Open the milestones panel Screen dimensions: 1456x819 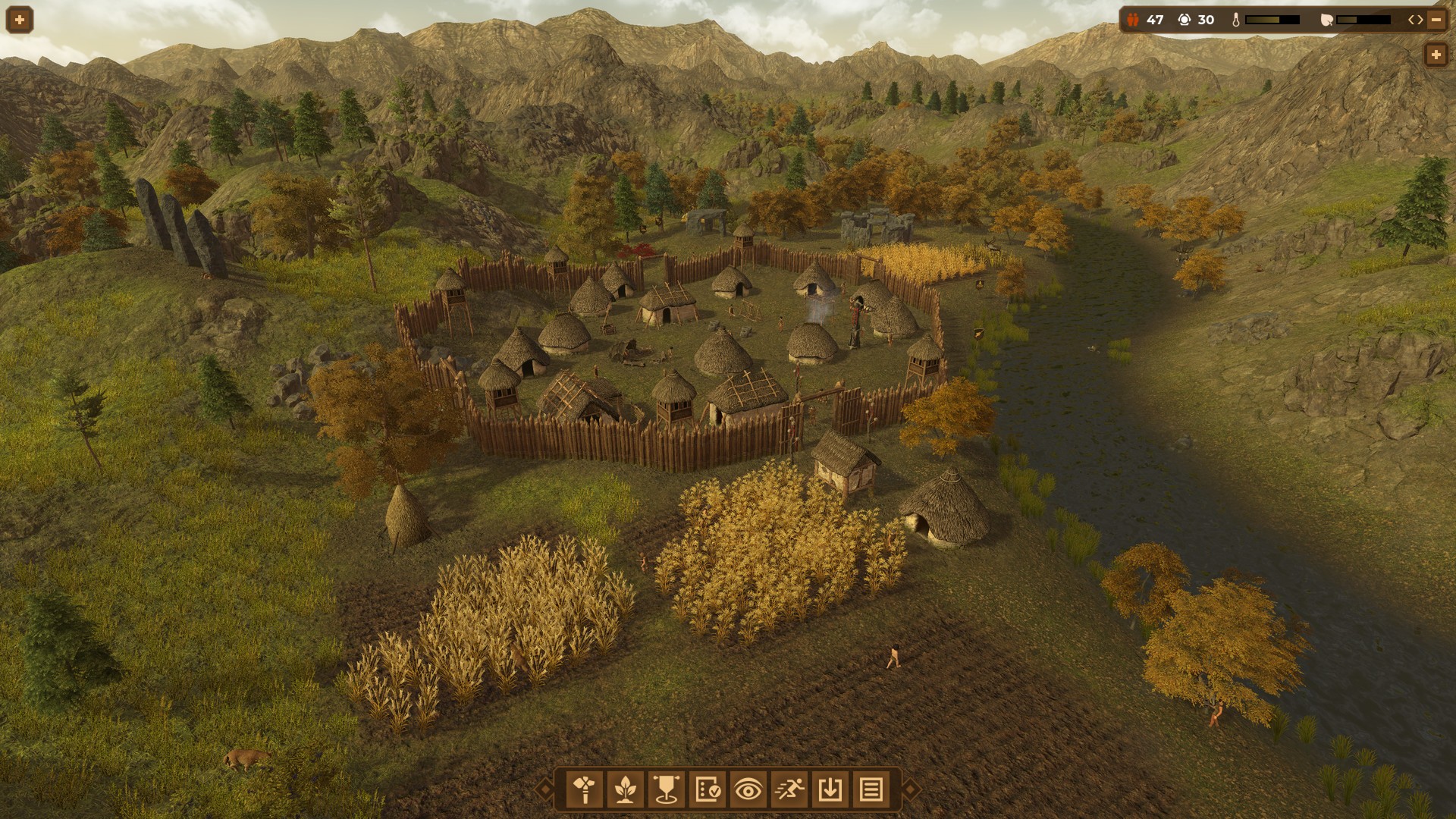click(667, 789)
